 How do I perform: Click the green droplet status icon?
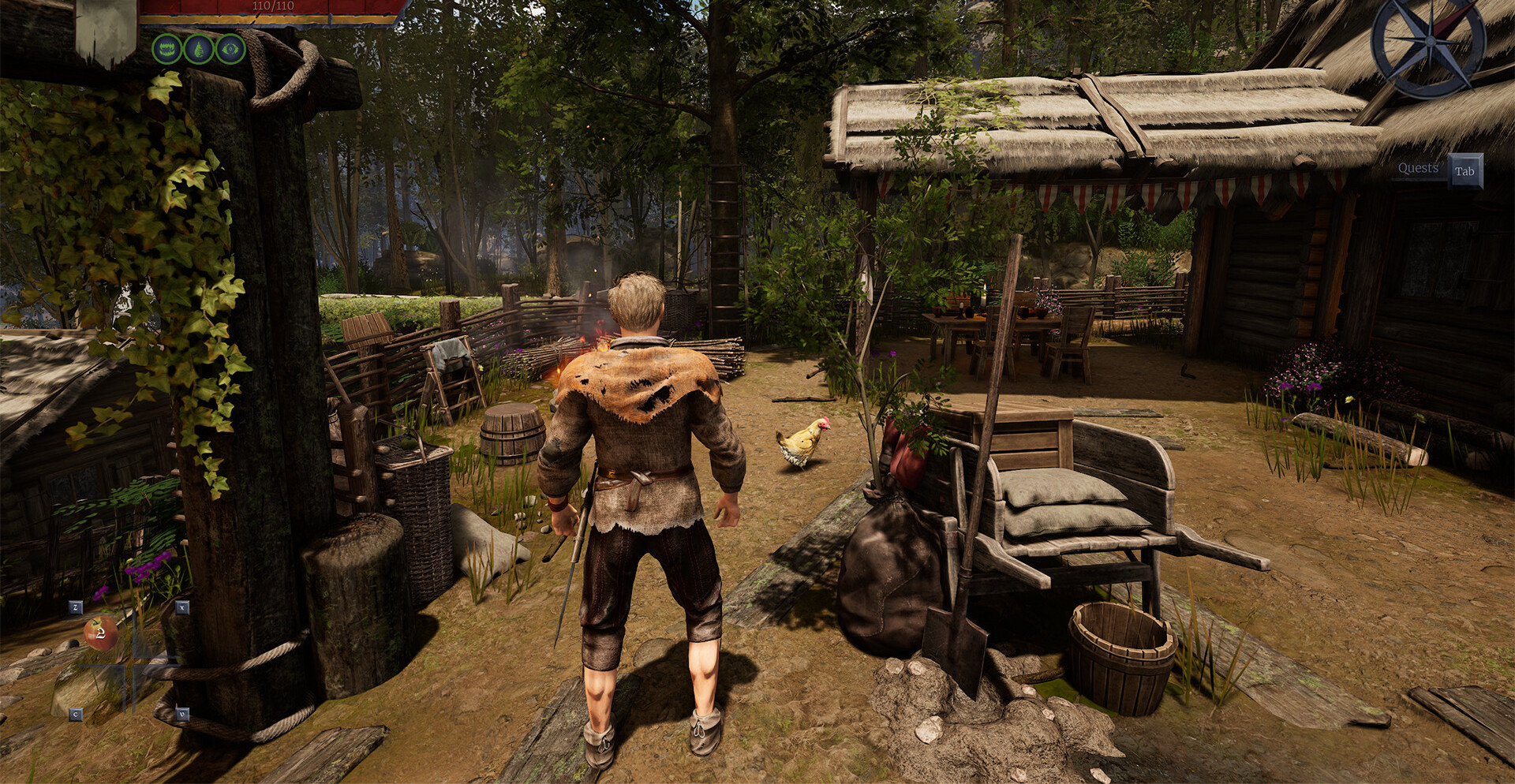198,49
